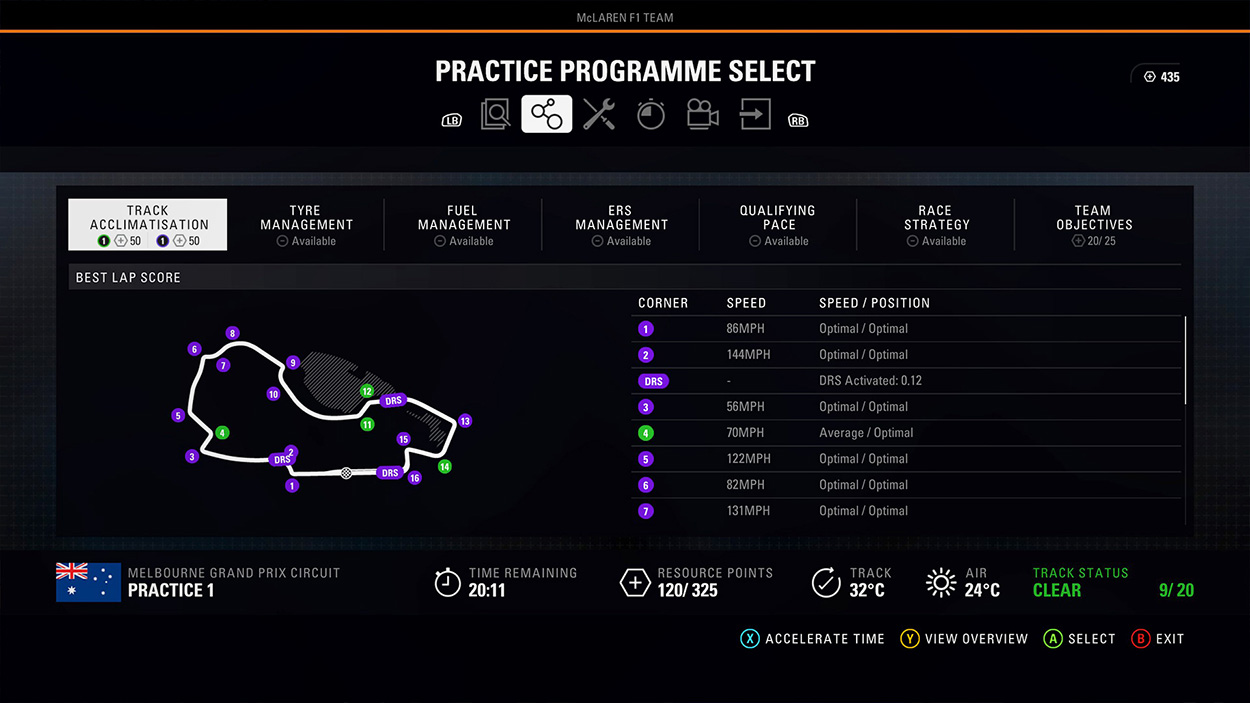Choose the stopwatch icon in top menu
This screenshot has width=1250, height=703.
click(651, 115)
